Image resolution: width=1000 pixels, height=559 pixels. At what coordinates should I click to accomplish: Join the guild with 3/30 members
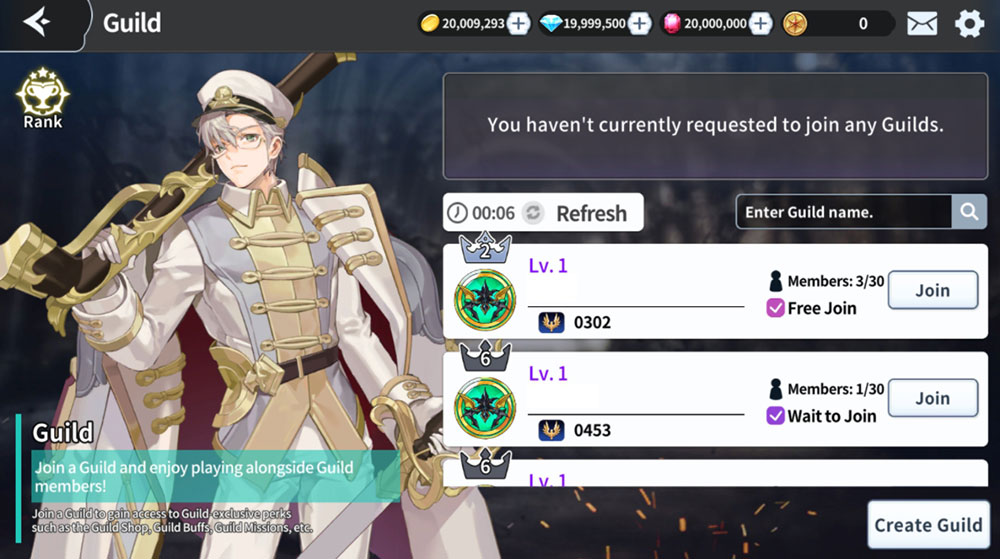coord(932,290)
